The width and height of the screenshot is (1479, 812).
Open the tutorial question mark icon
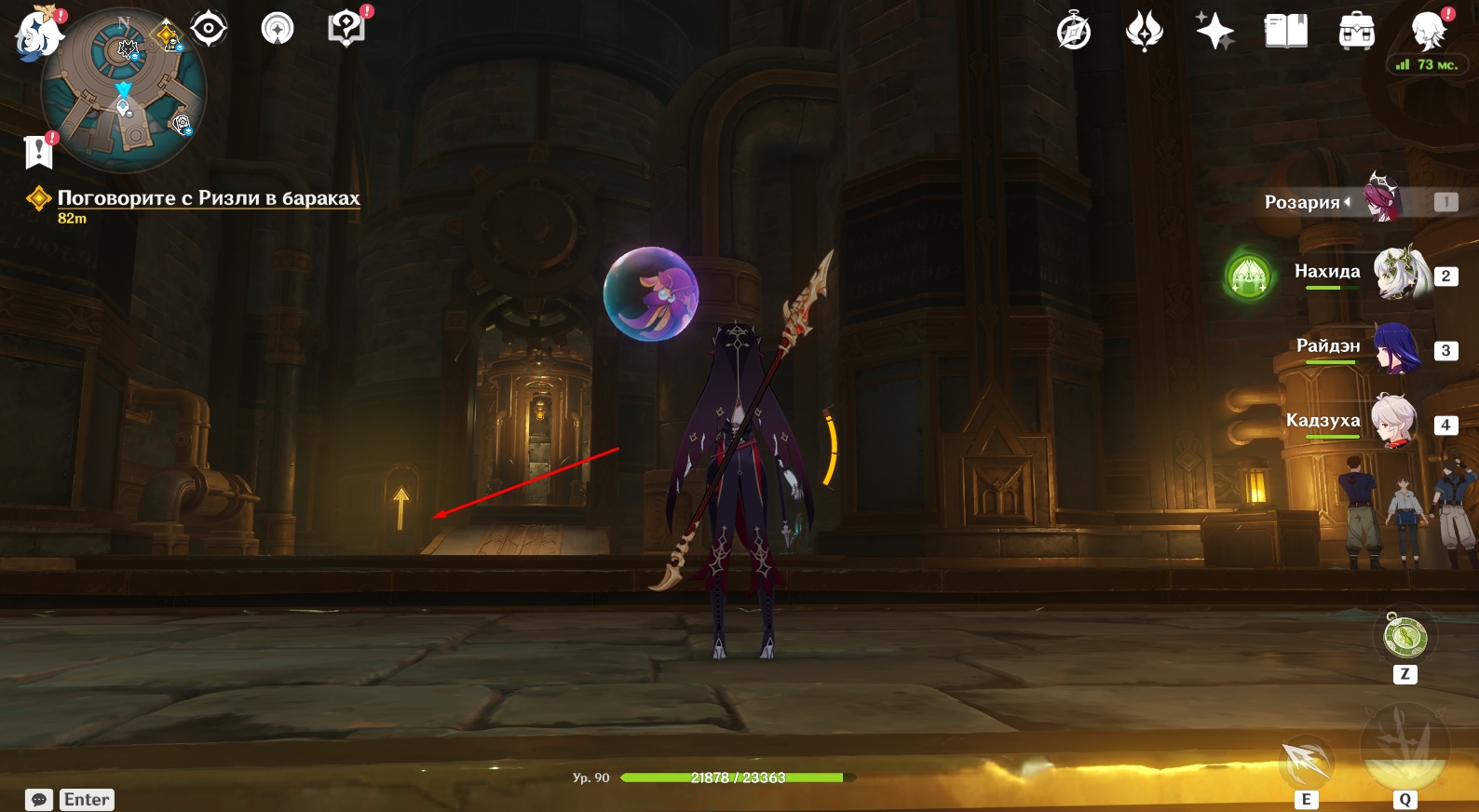[x=346, y=28]
